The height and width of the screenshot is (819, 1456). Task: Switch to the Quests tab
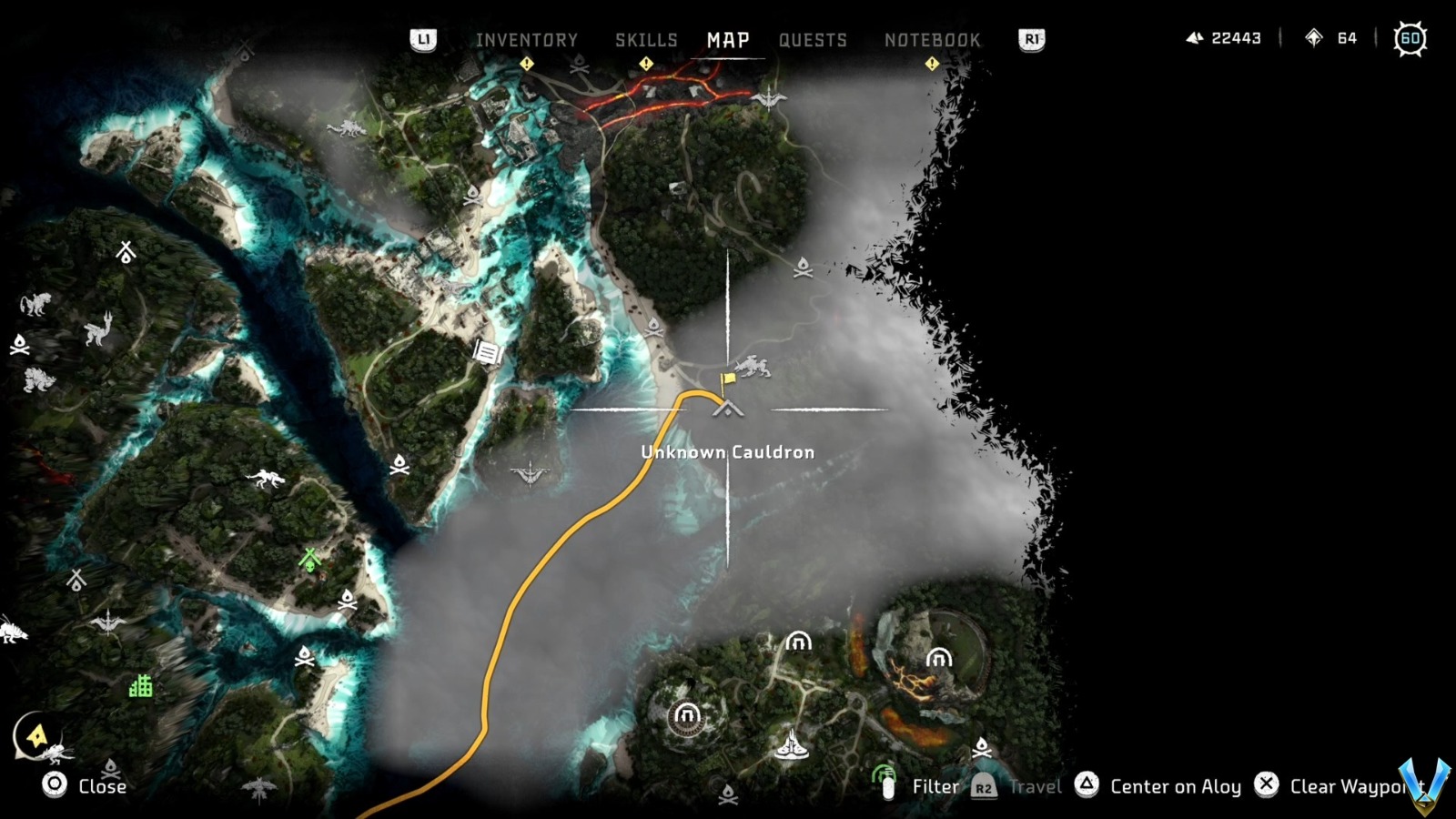click(x=813, y=40)
